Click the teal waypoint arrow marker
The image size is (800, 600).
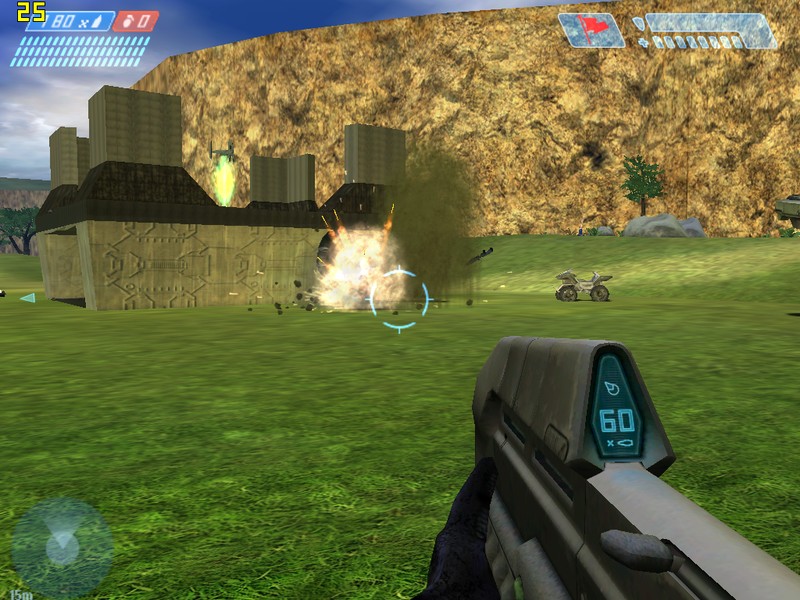coord(27,297)
